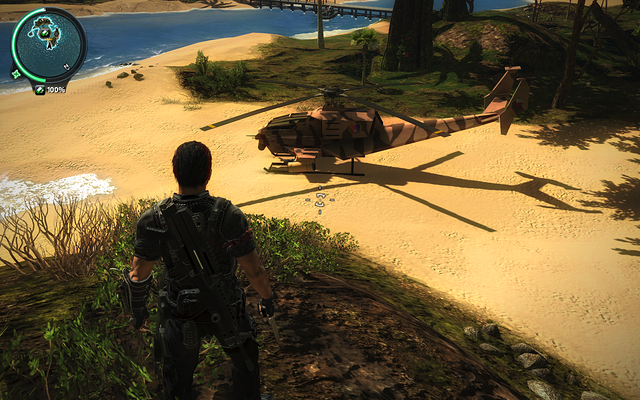Click the green star icon beside the minimap
Screen dimensions: 640x400
click(15, 73)
